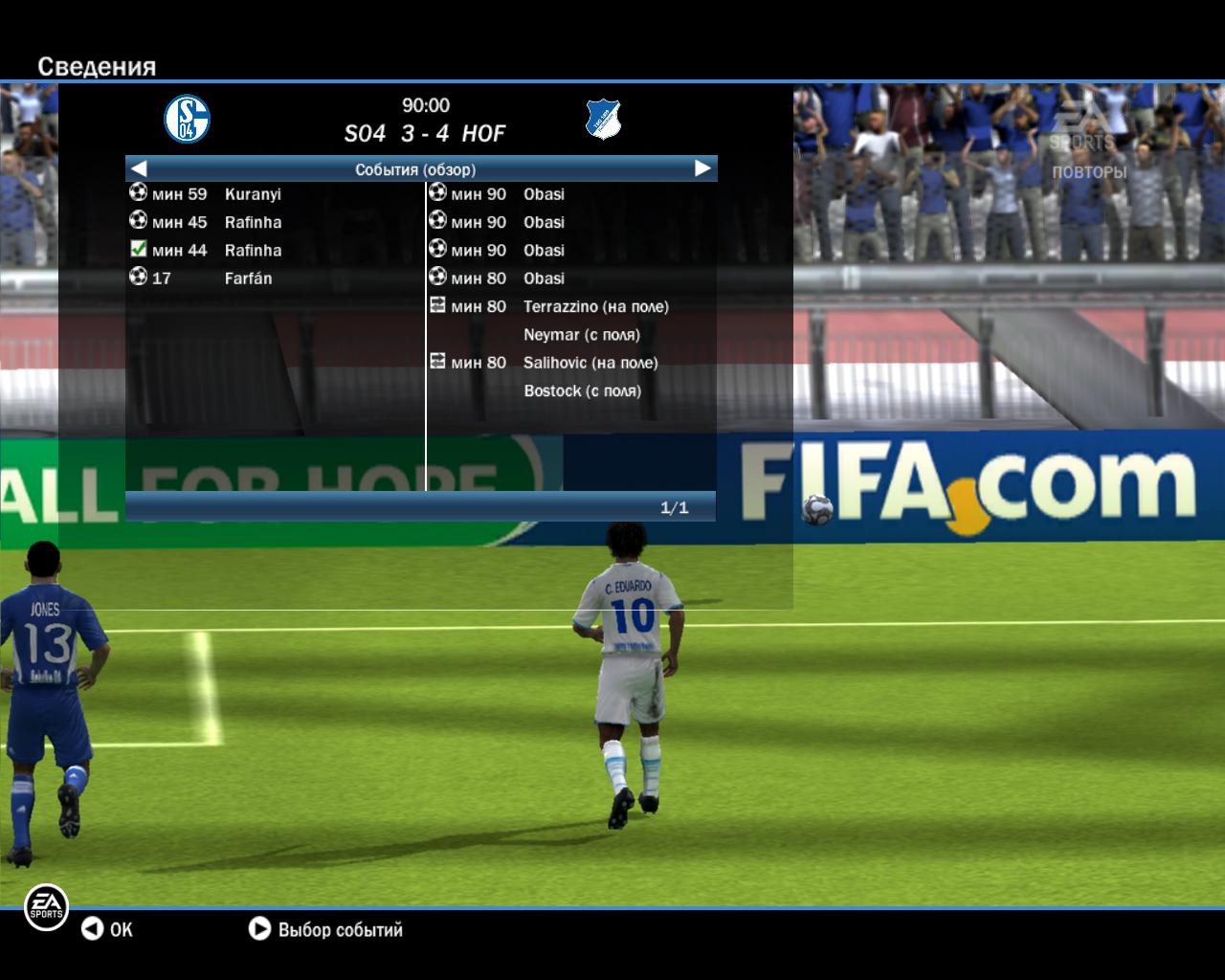Select Kuranyi's minute 59 goal event
The height and width of the screenshot is (980, 1225).
253,194
